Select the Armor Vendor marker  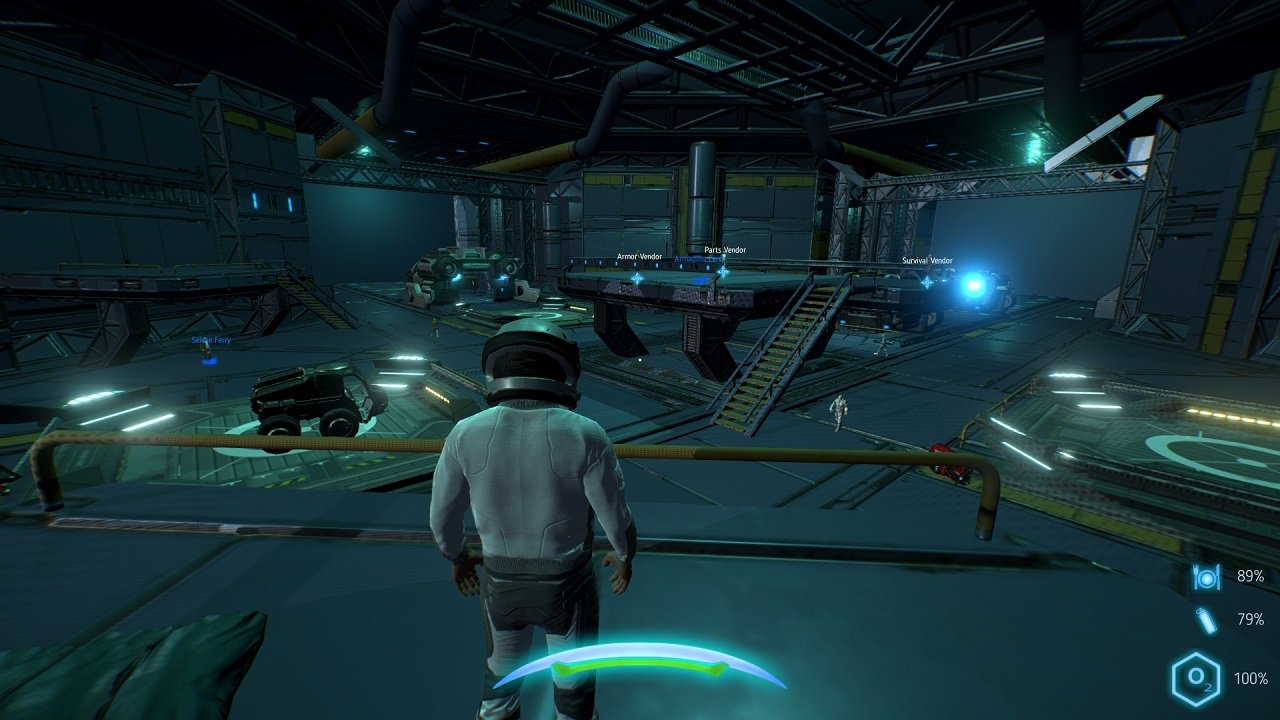[x=637, y=277]
